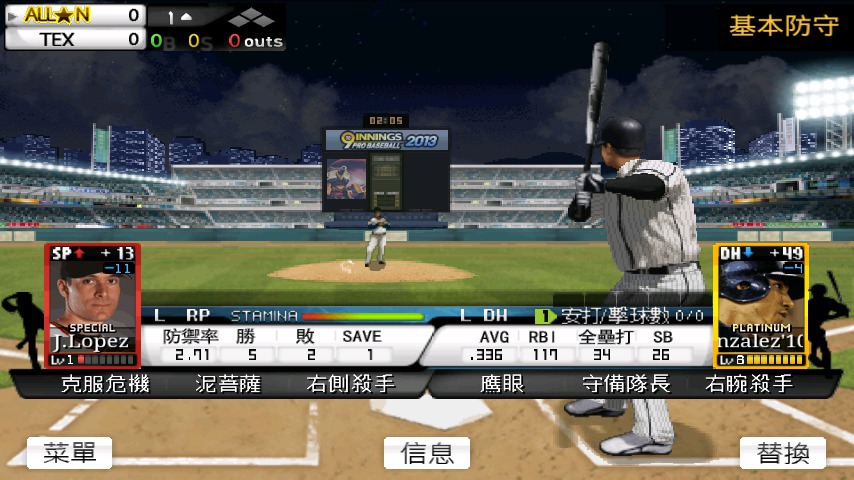
Task: Select the 克服危機 pitcher skill
Action: [x=105, y=383]
